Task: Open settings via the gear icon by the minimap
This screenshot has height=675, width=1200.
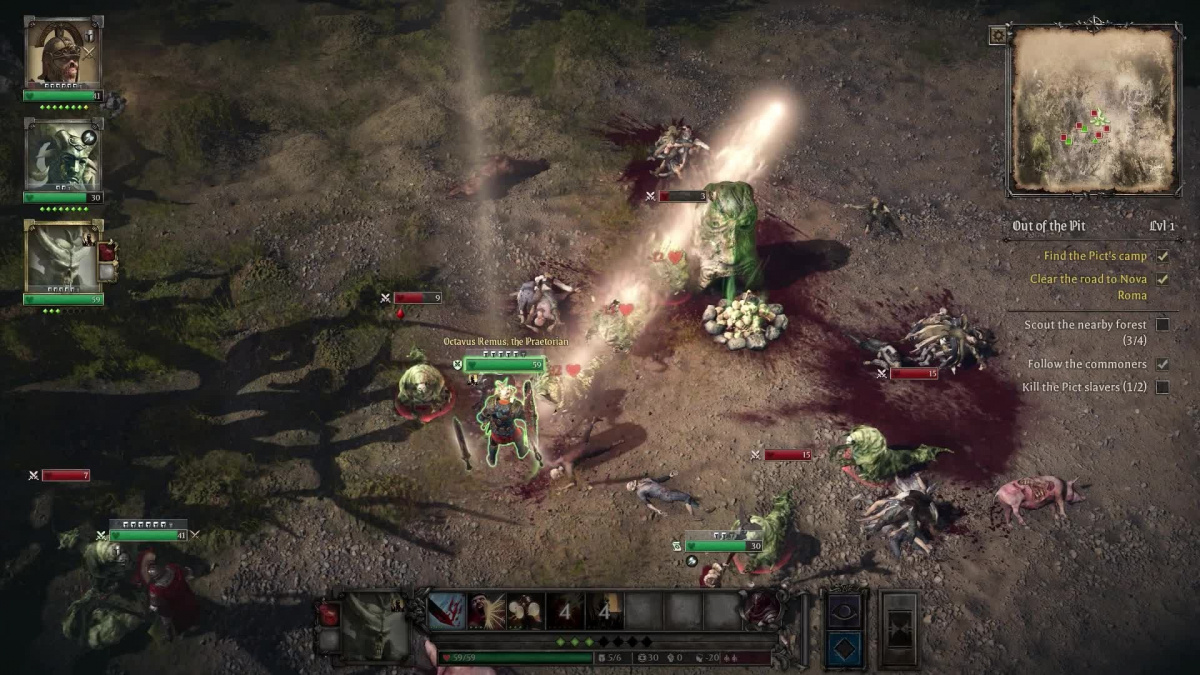Action: (998, 35)
